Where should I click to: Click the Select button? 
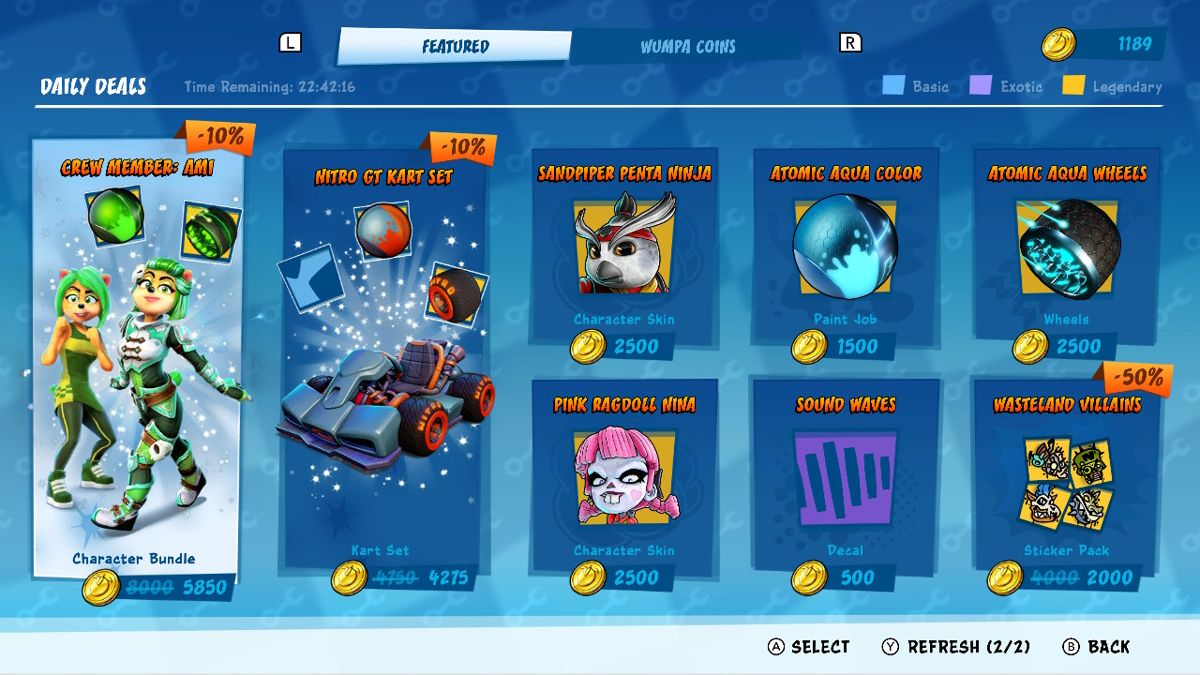[x=808, y=647]
